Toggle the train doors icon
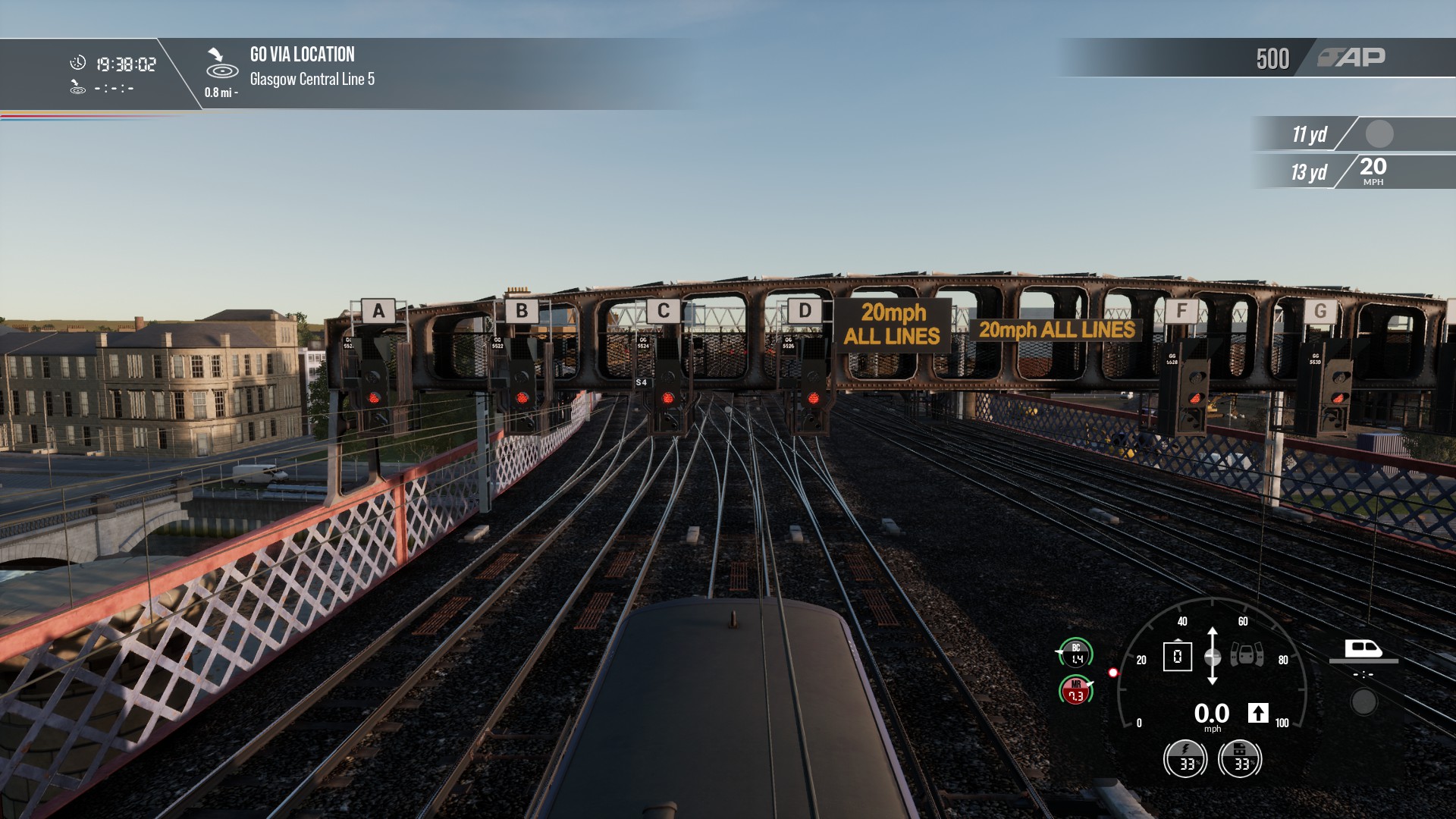Viewport: 1456px width, 819px height. pos(1247,654)
